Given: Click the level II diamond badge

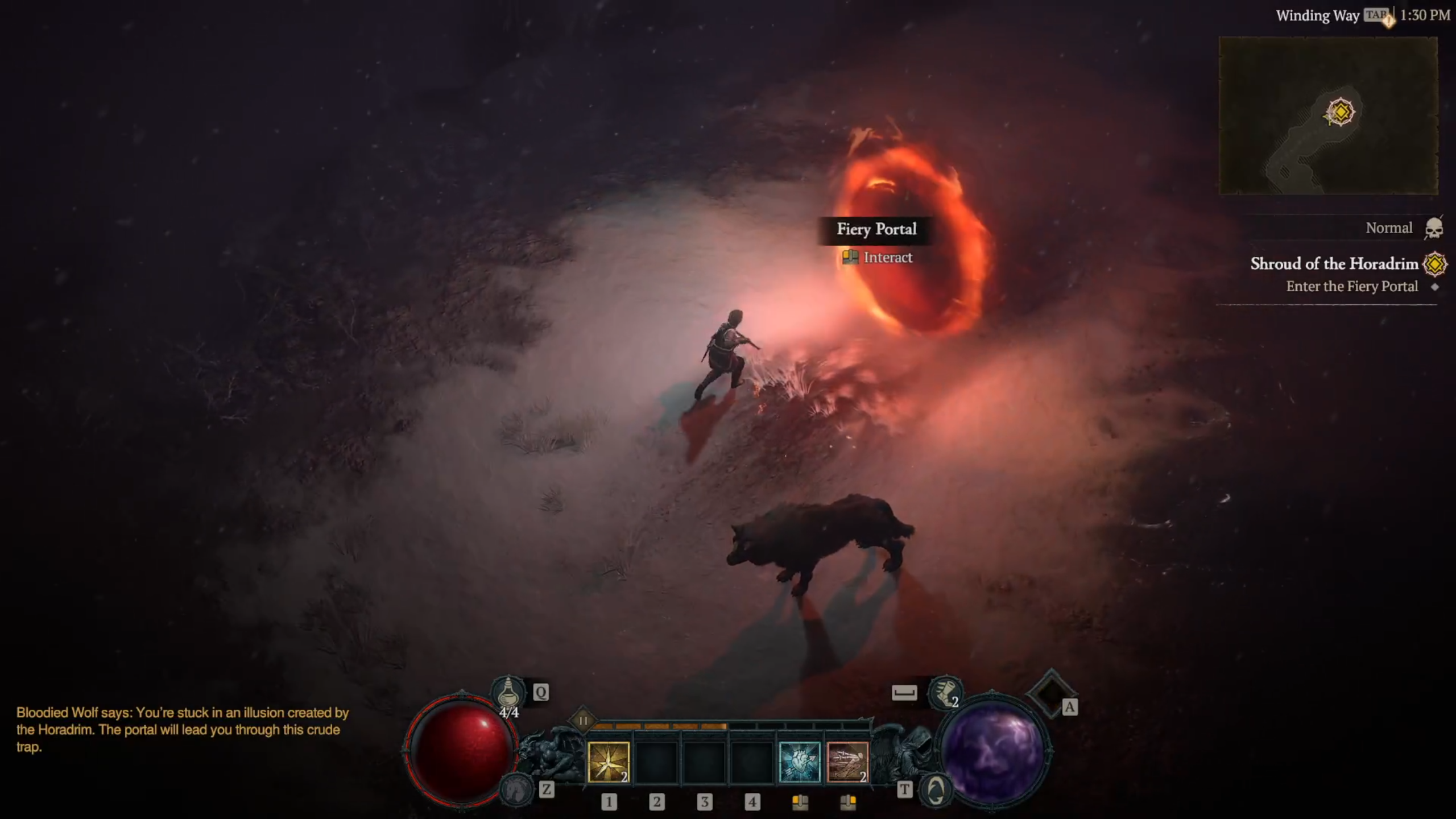Looking at the screenshot, I should 583,721.
